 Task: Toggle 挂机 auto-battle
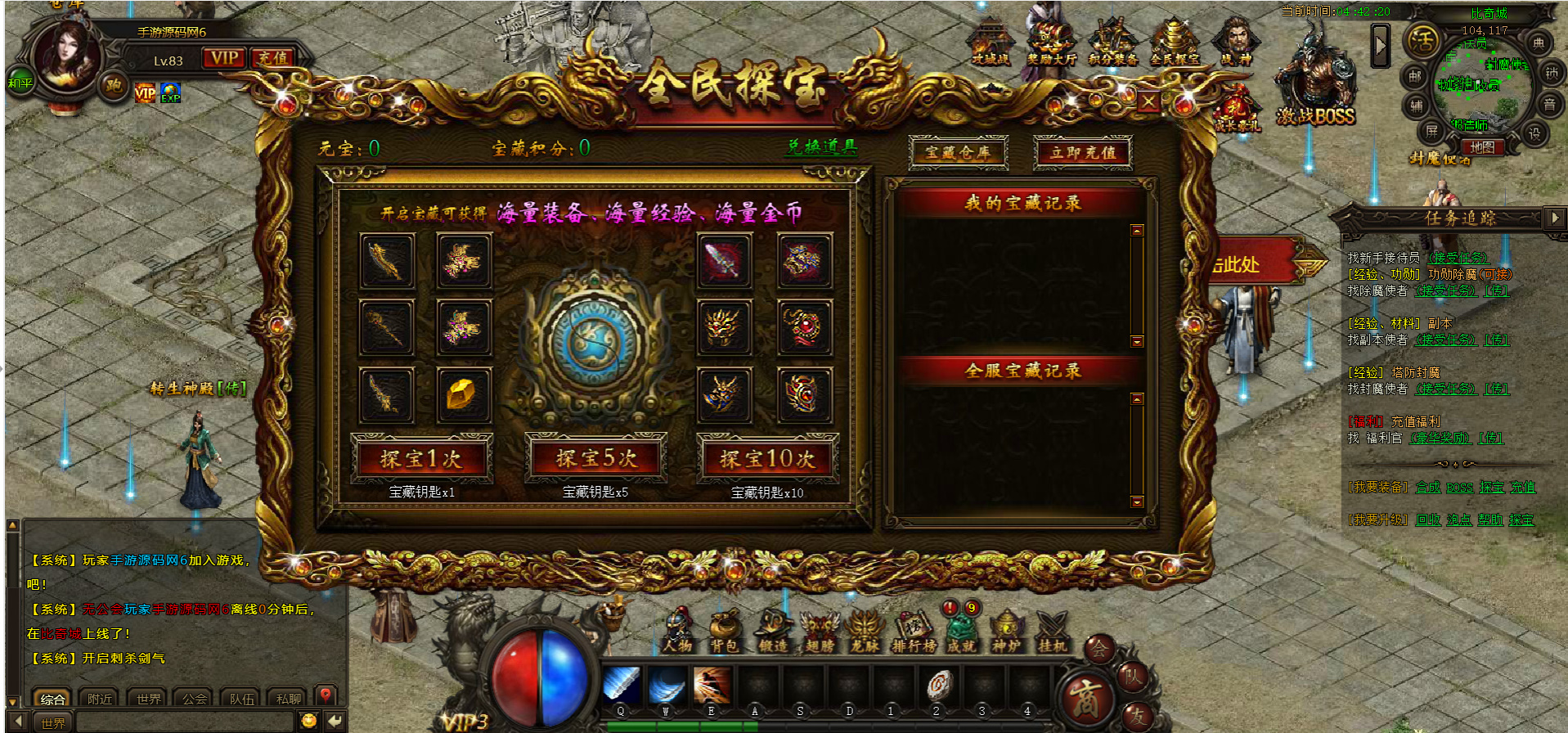point(1051,632)
